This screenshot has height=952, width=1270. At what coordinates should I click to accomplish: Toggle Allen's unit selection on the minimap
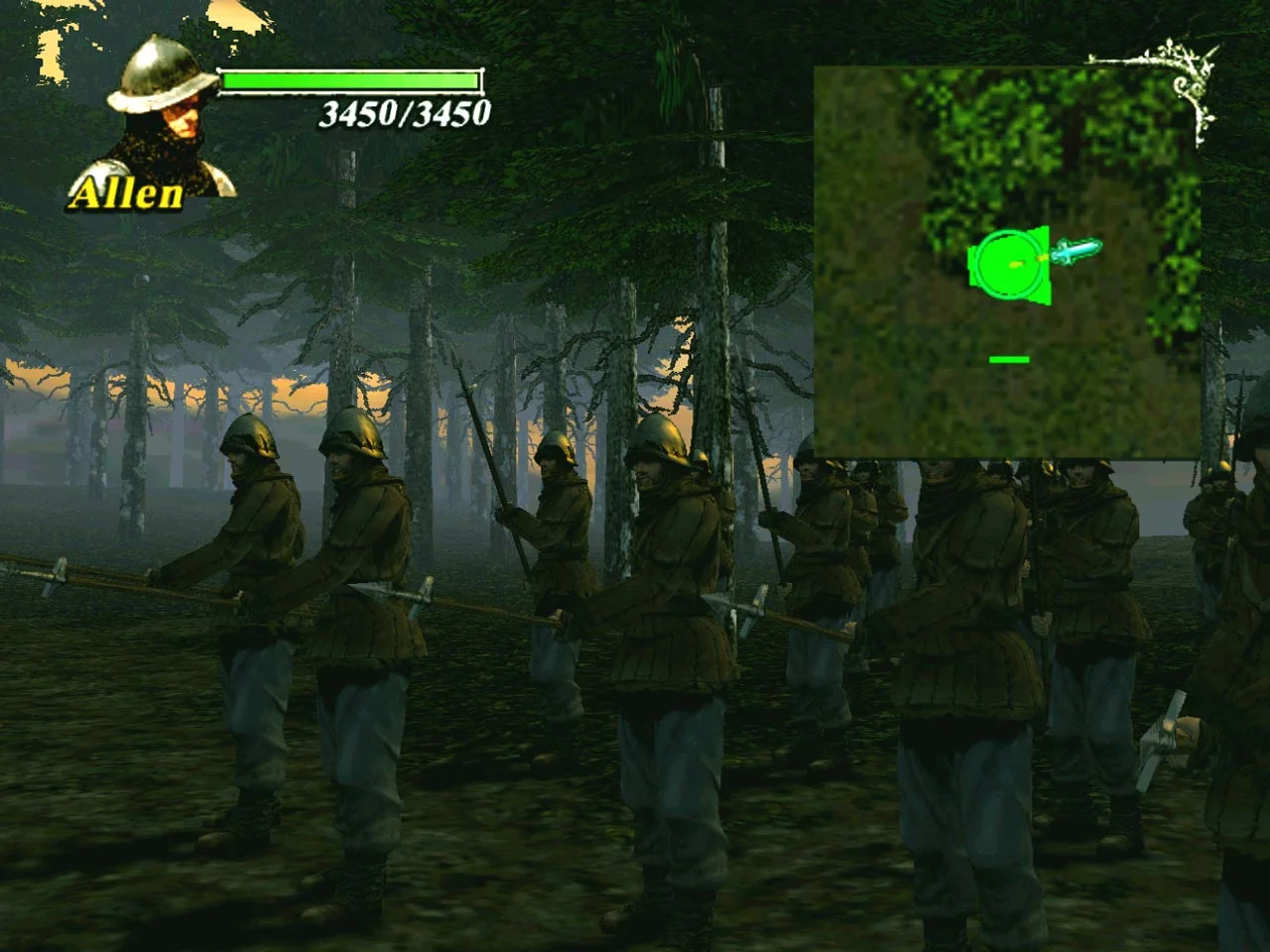click(1006, 266)
